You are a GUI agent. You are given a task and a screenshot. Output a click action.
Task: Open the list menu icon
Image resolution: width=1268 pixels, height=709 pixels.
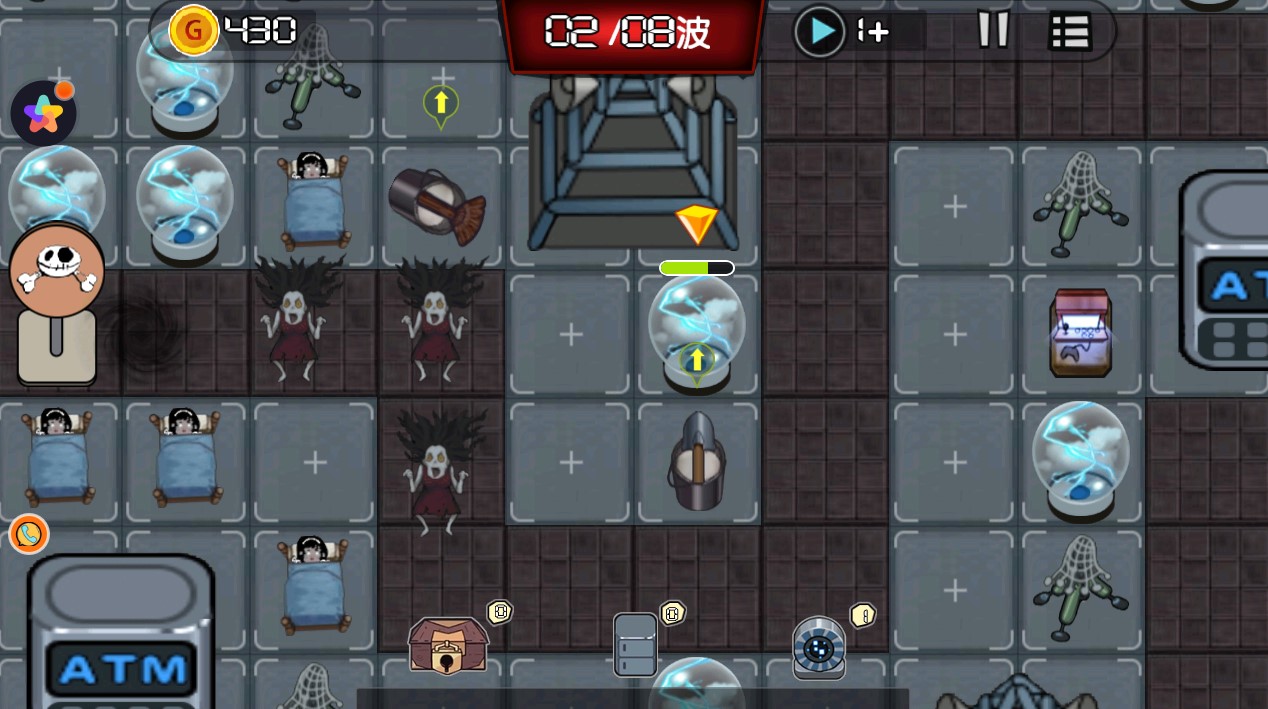tap(1069, 32)
